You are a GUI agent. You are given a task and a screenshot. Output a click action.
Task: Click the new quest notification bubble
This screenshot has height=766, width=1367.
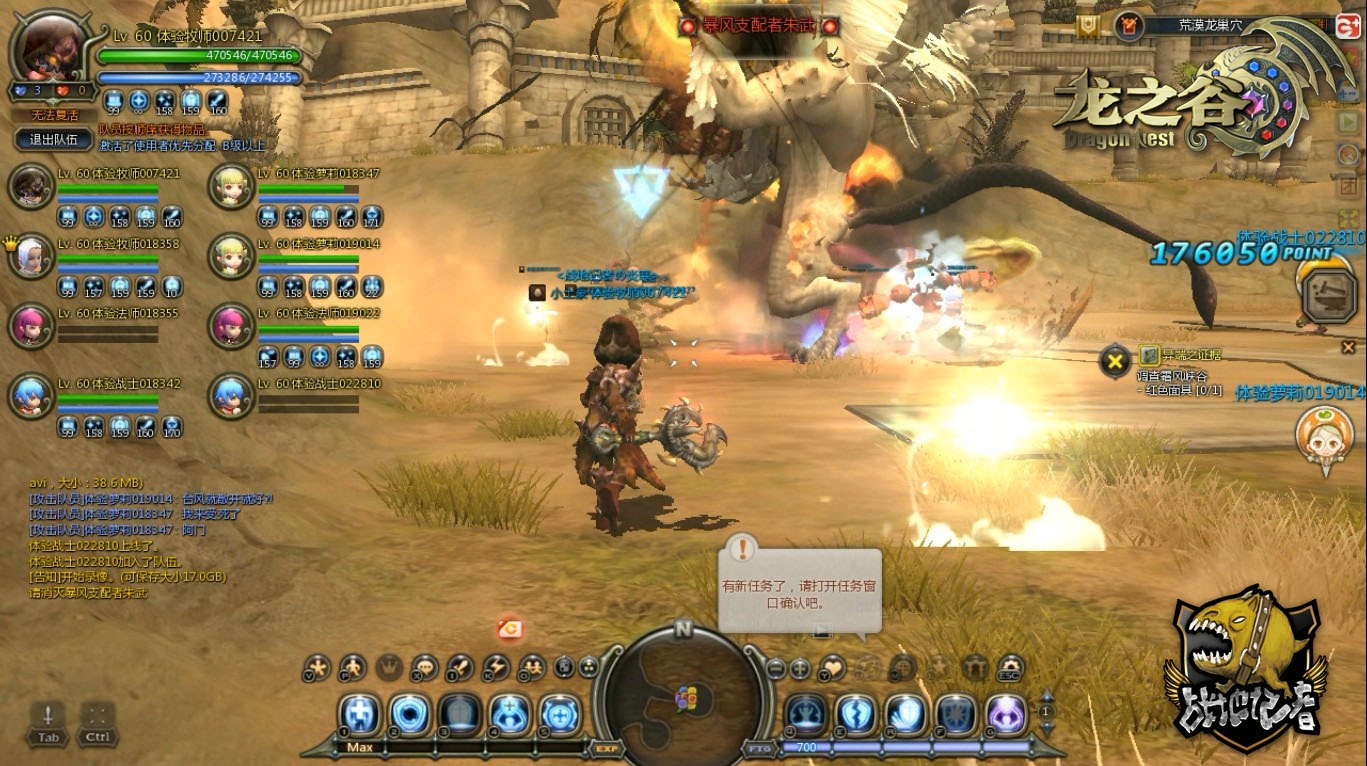pyautogui.click(x=800, y=590)
